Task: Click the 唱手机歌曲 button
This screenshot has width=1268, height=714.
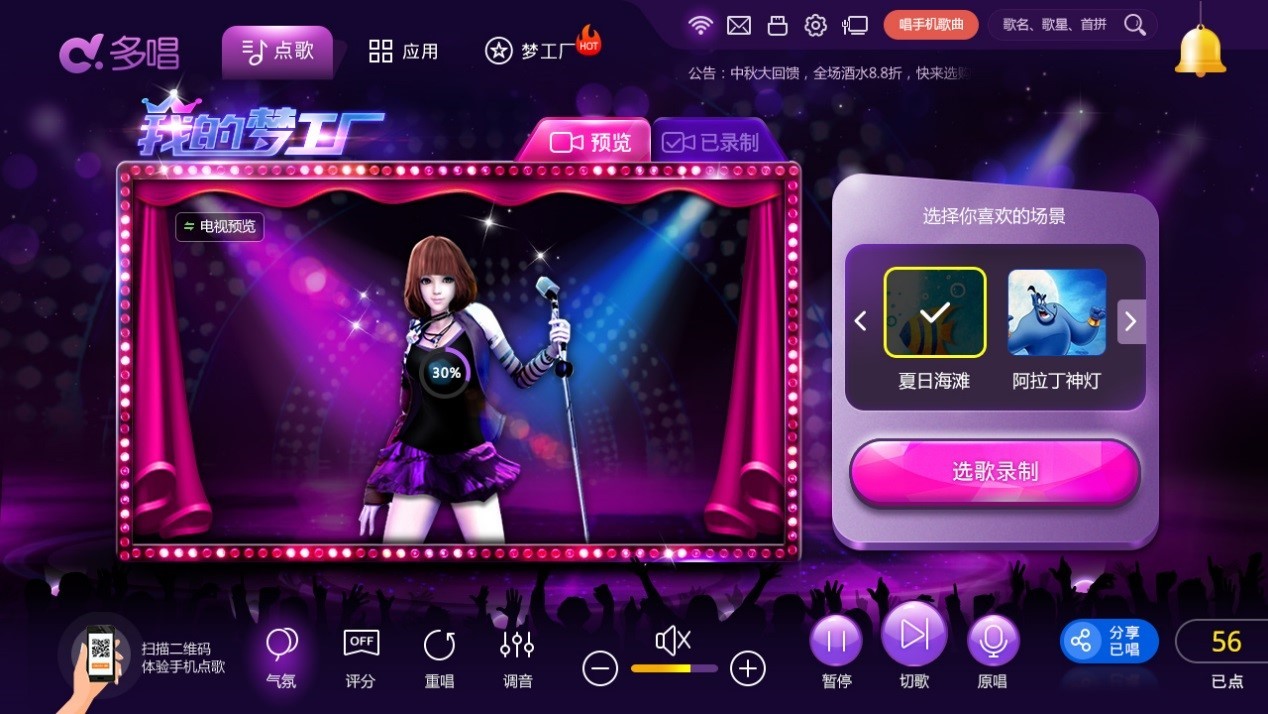Action: (930, 25)
